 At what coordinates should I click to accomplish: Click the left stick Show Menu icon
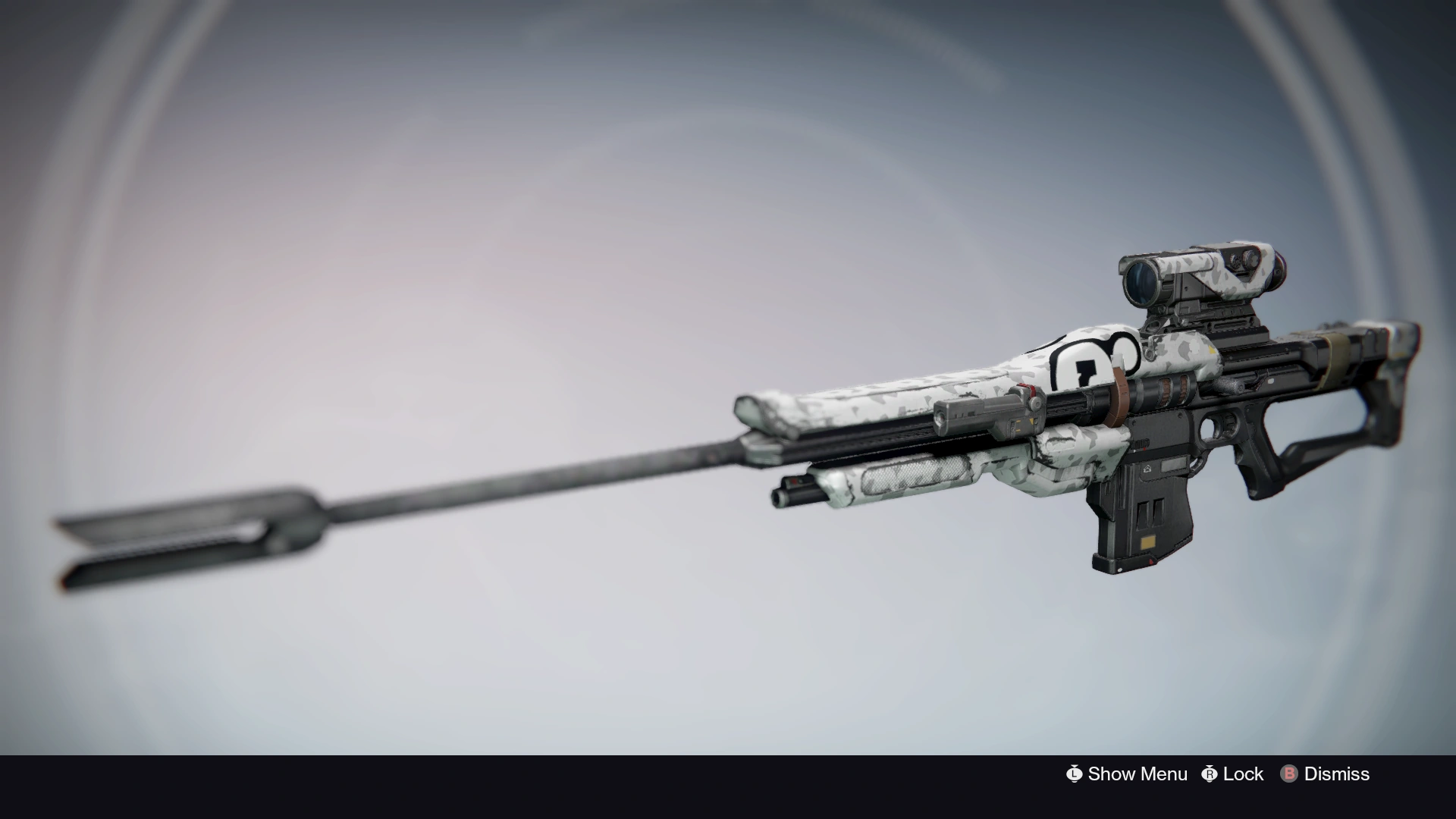click(x=1075, y=774)
